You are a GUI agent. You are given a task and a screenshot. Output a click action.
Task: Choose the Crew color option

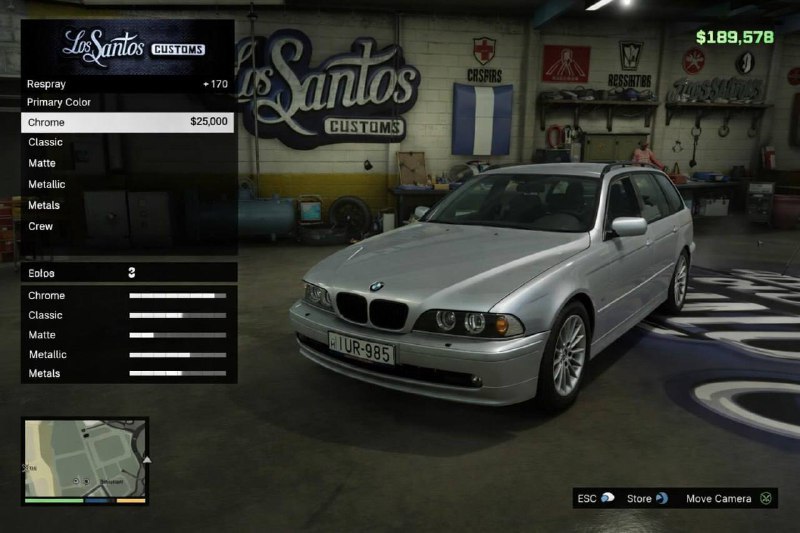tap(127, 226)
